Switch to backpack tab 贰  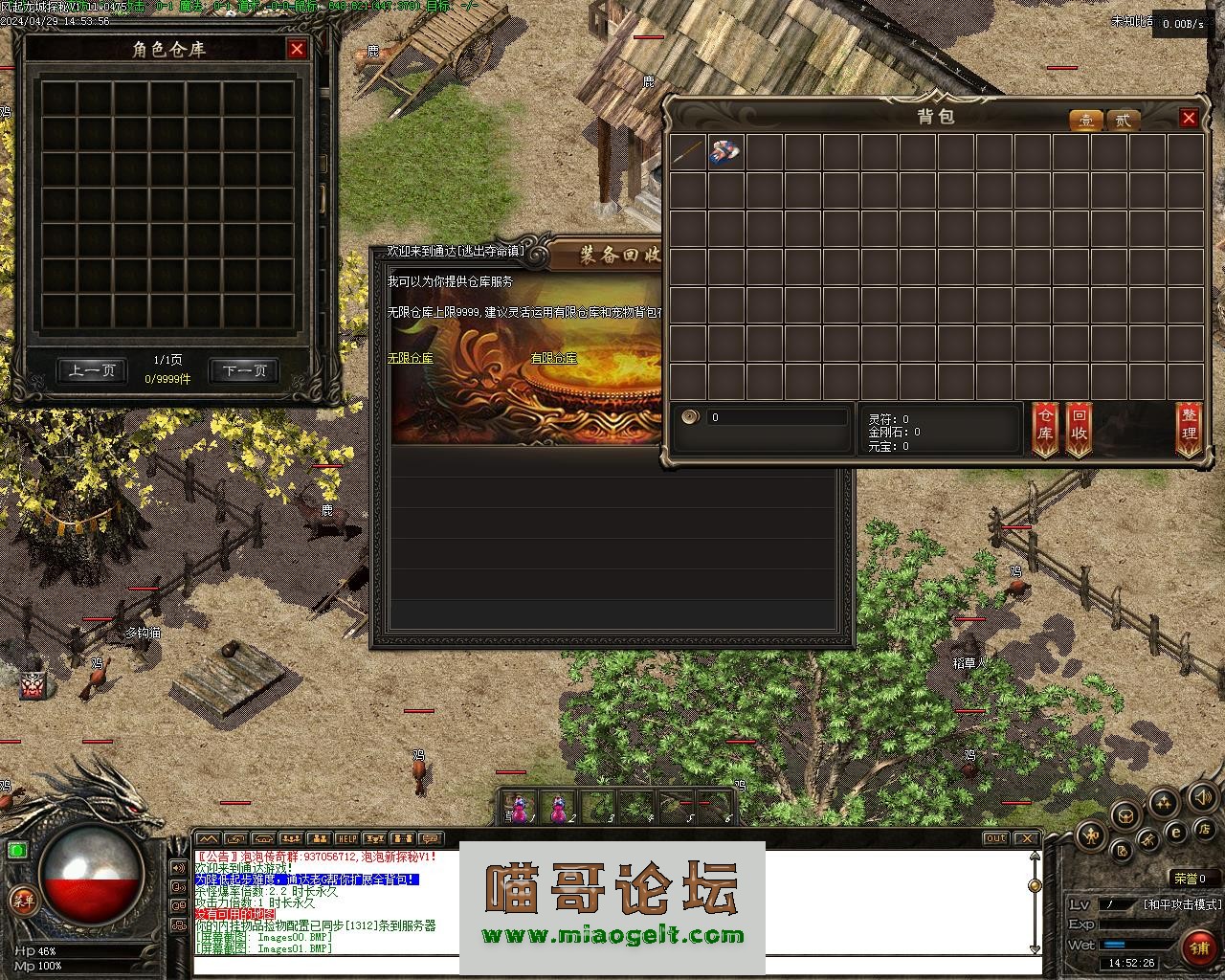click(1124, 121)
